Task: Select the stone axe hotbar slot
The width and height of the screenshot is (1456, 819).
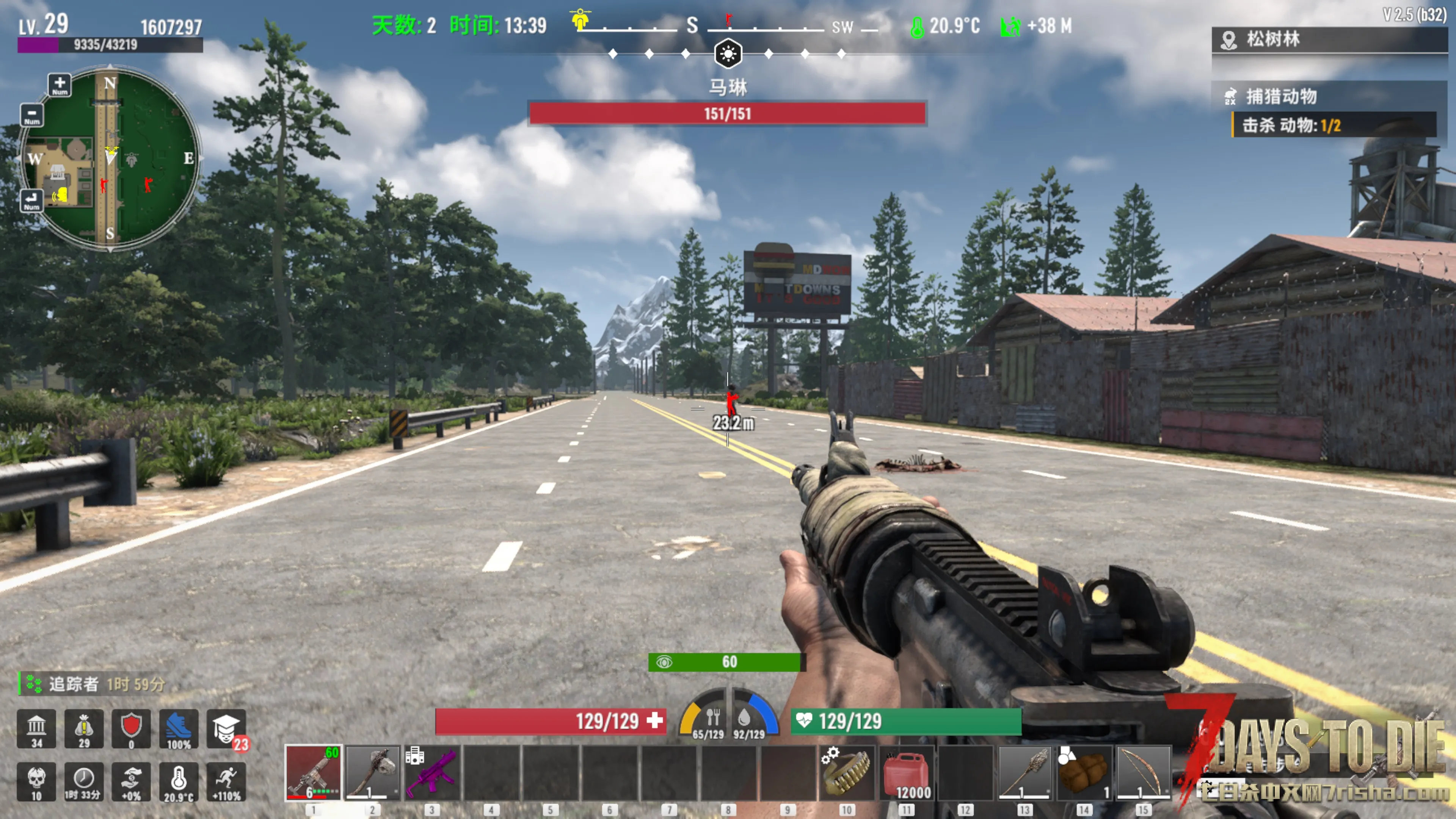Action: point(373,772)
